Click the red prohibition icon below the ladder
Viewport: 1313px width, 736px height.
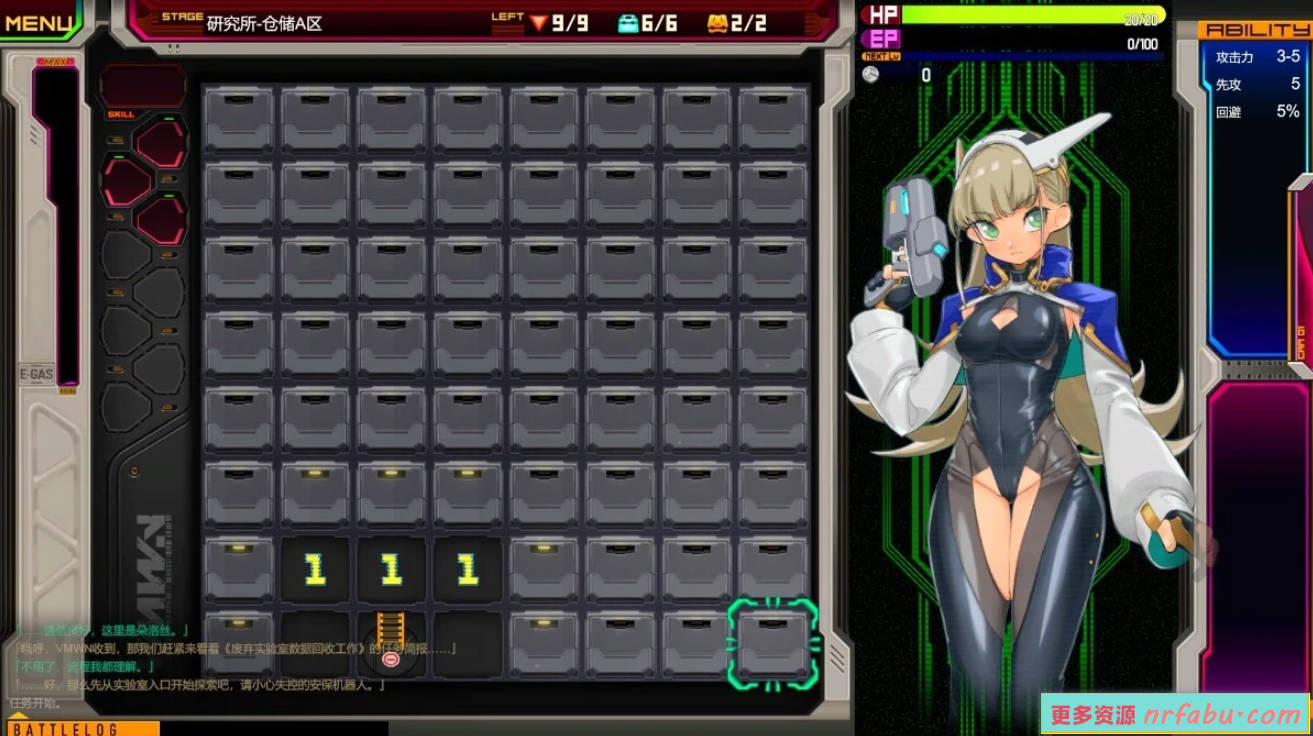click(x=391, y=659)
